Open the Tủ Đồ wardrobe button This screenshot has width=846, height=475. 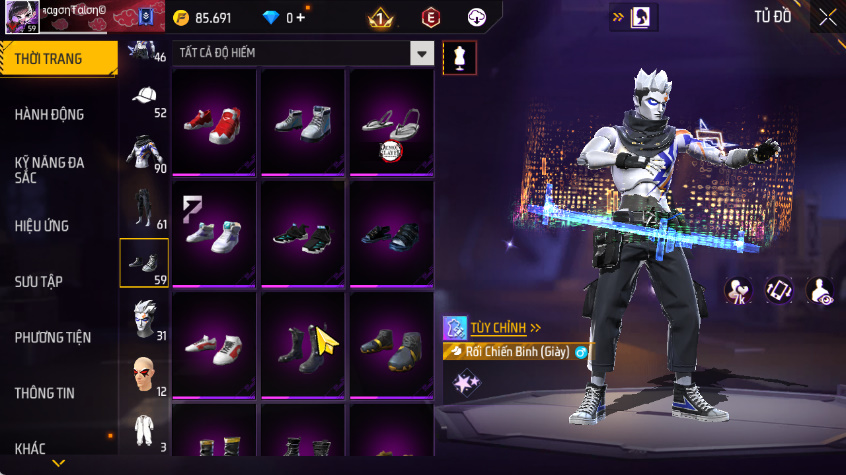tap(772, 17)
